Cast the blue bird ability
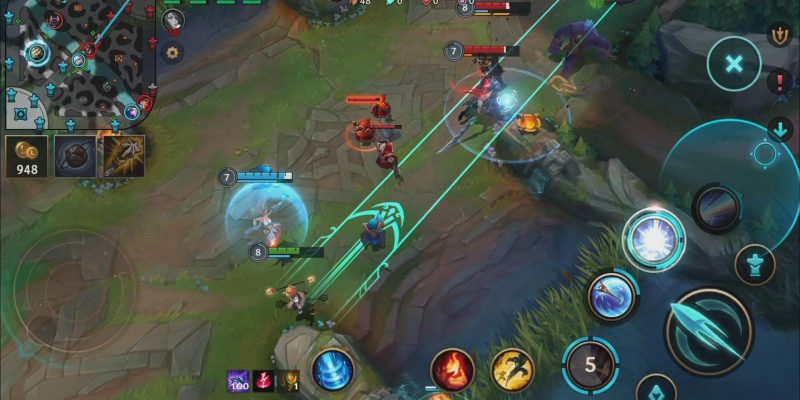 [612, 296]
